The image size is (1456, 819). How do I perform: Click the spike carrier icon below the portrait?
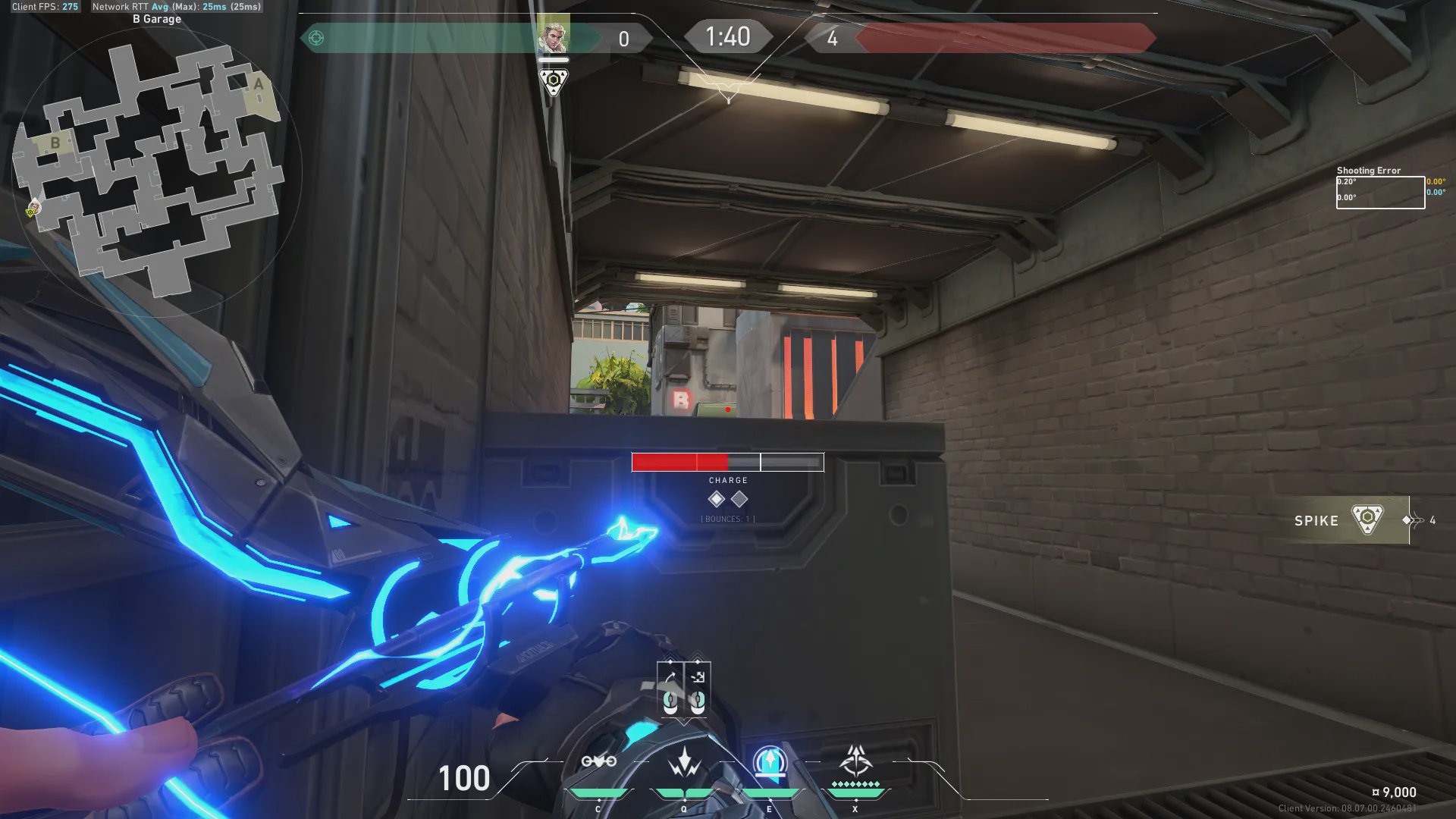(x=553, y=80)
